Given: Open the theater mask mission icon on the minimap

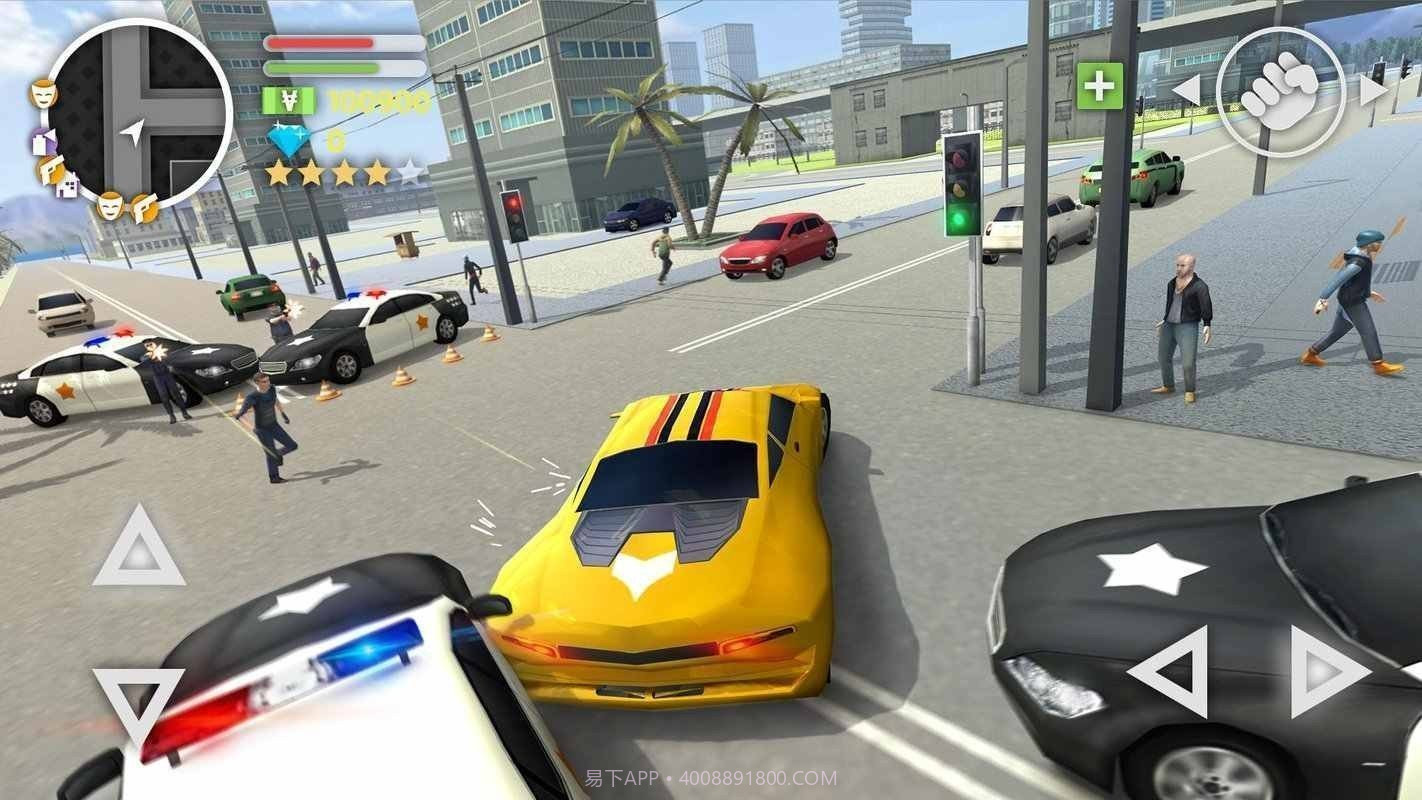Looking at the screenshot, I should coord(43,95).
